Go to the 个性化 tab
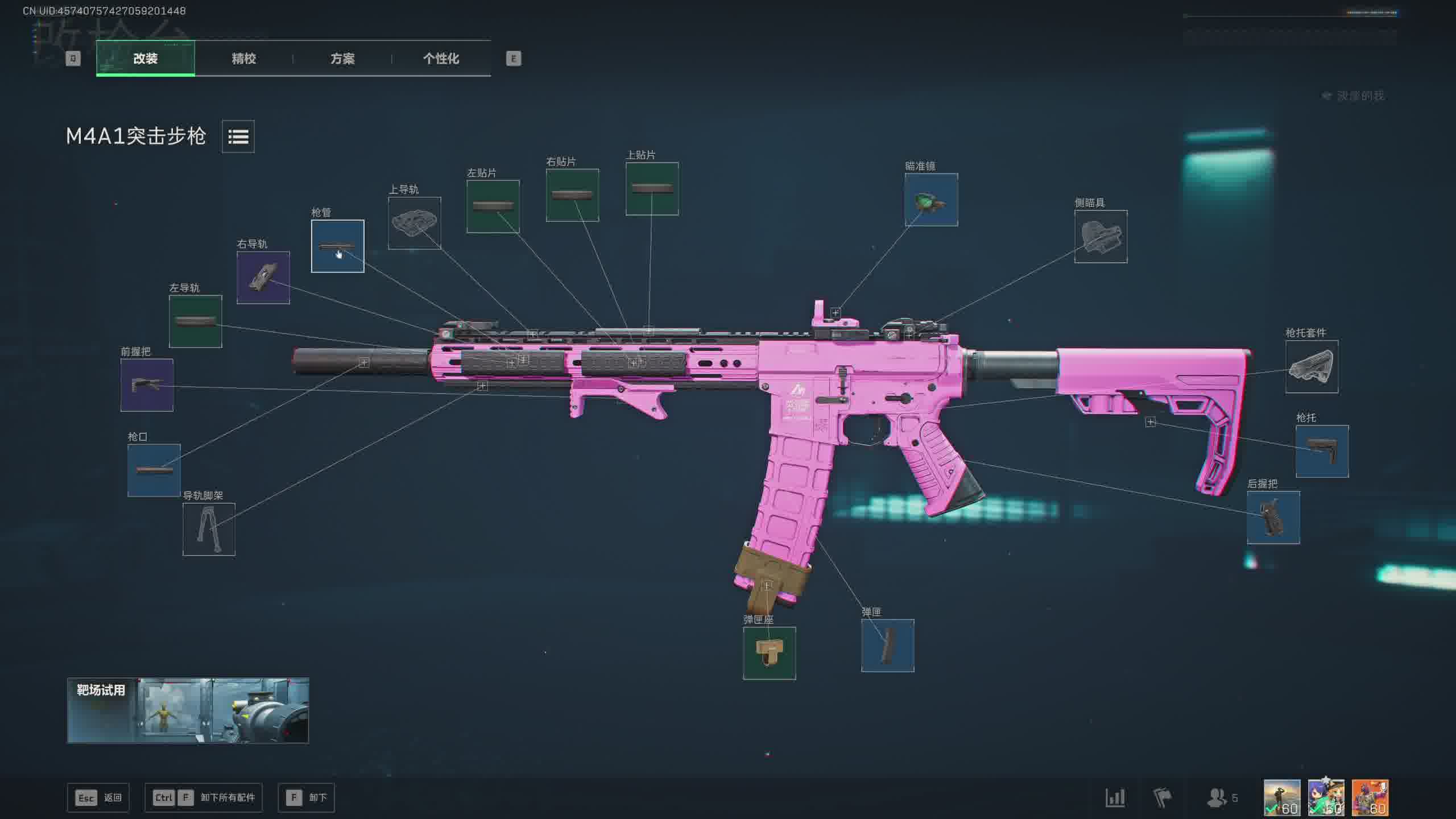1456x819 pixels. (441, 59)
